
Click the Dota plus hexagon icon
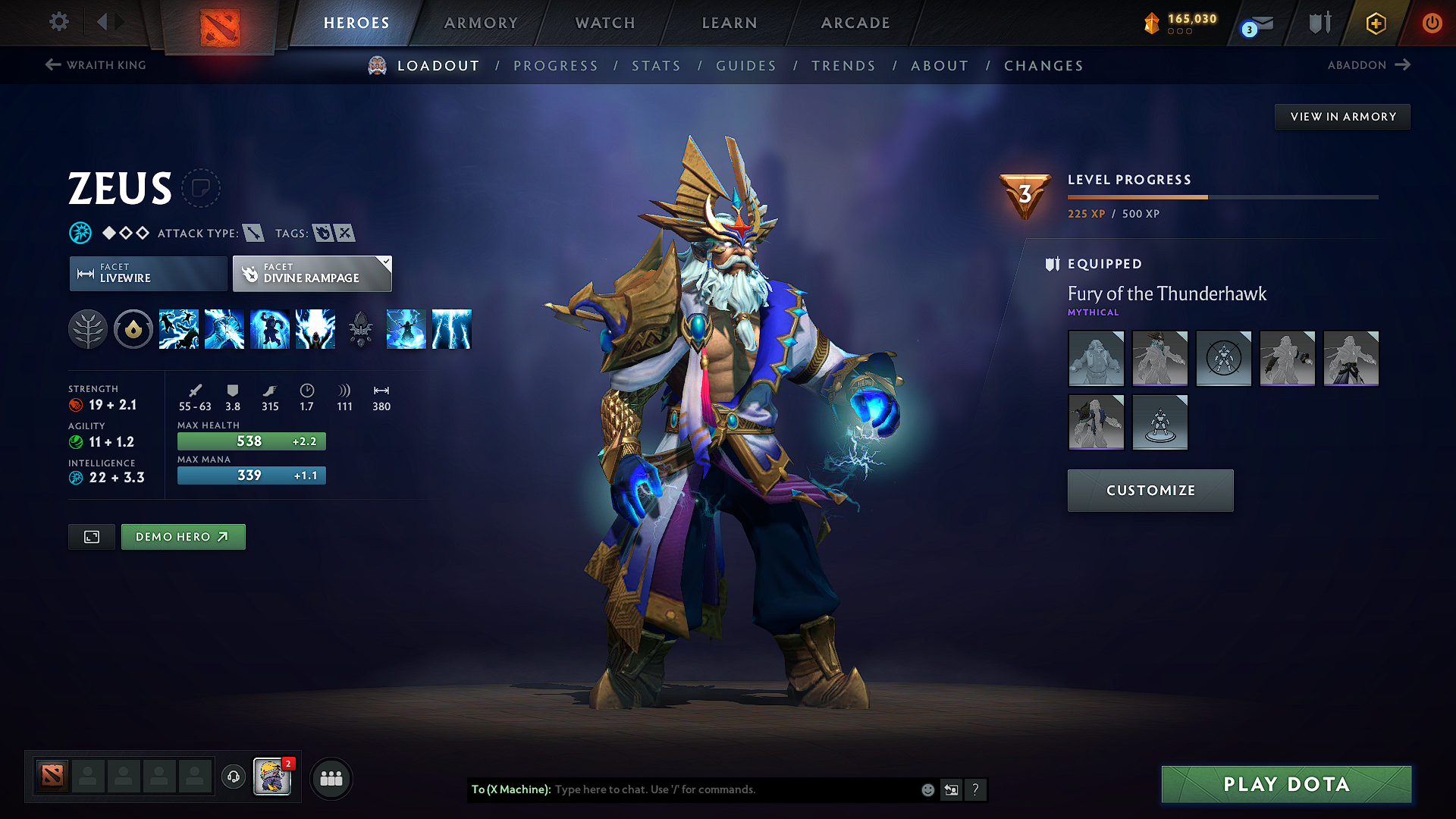coord(1376,23)
